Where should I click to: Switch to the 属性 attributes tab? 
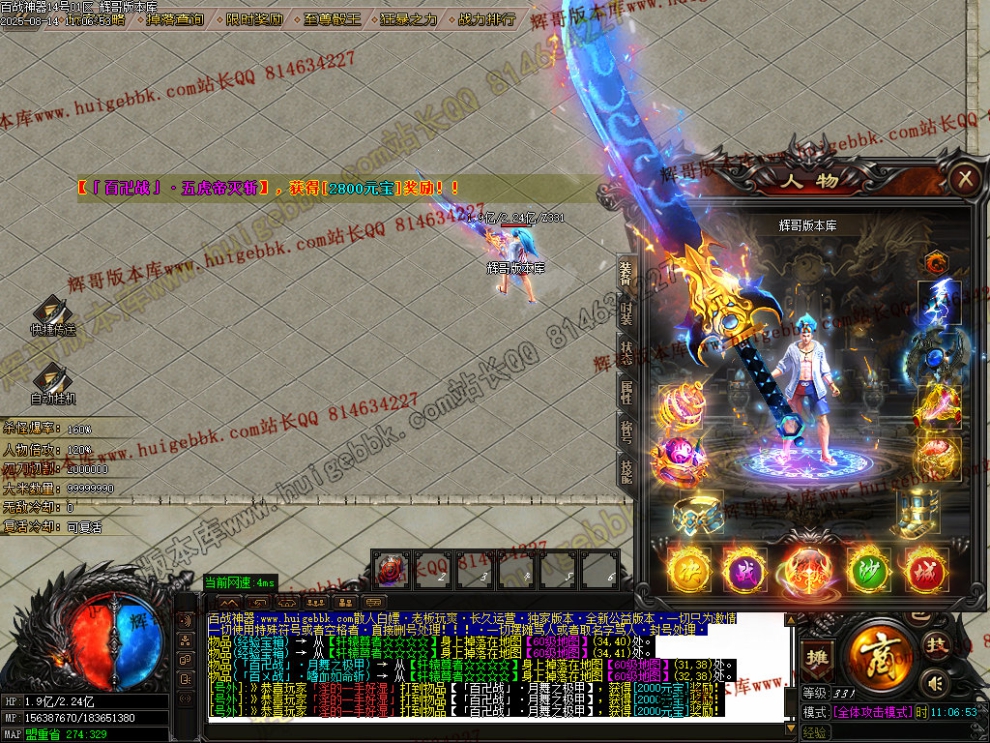tap(626, 392)
